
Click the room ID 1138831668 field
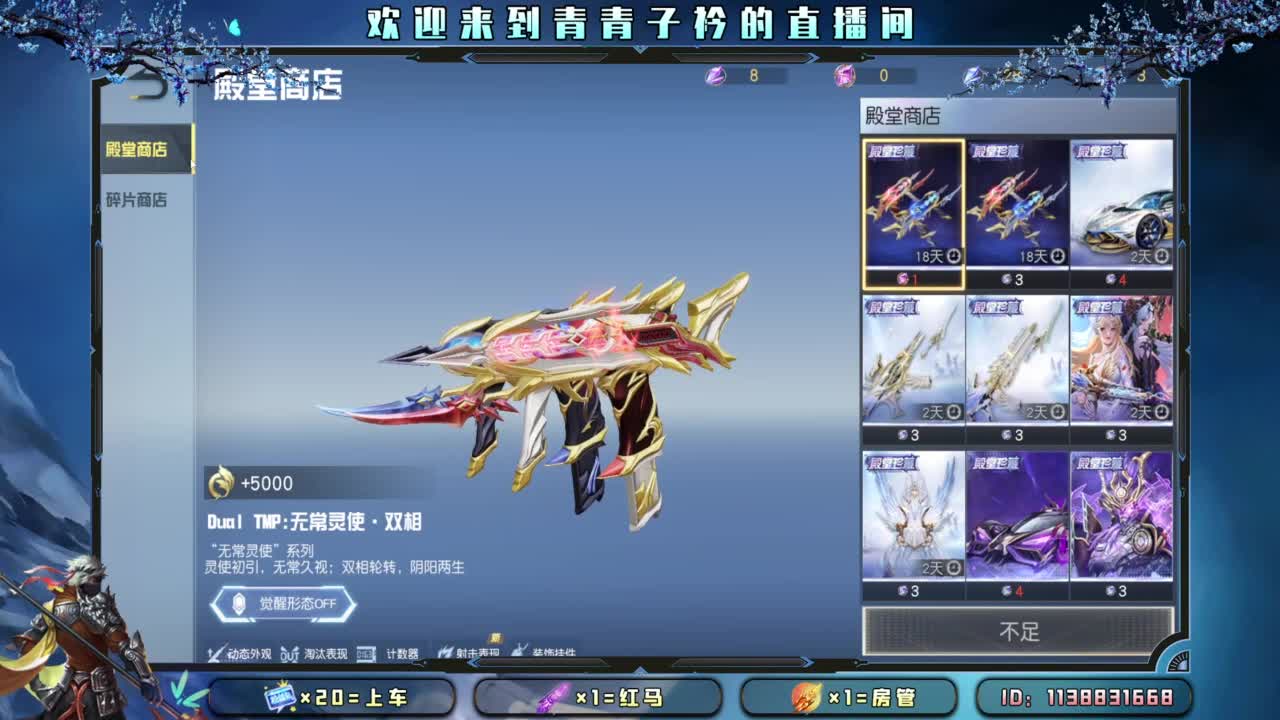[x=1085, y=697]
